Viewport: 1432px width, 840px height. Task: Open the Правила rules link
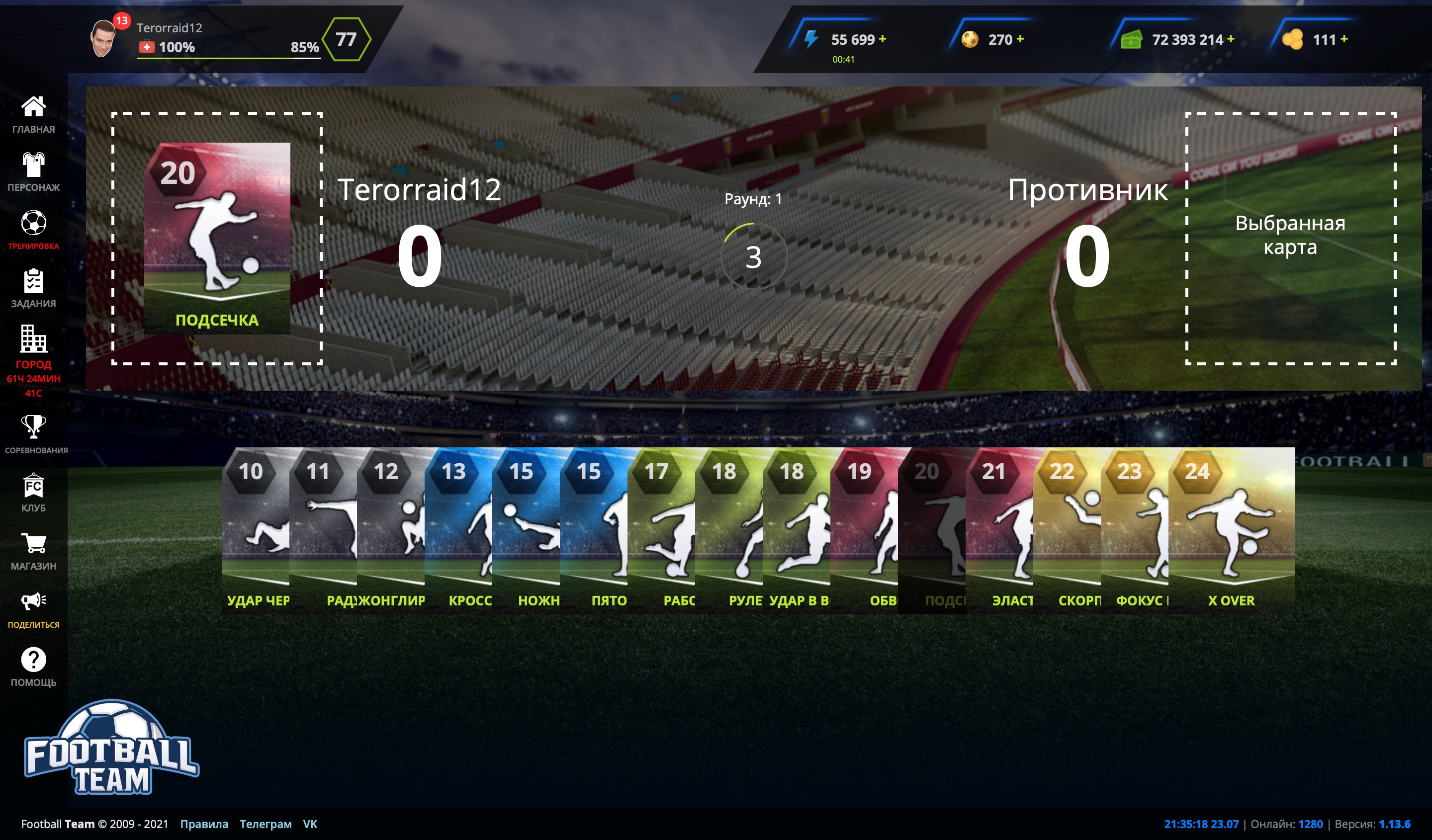[204, 824]
